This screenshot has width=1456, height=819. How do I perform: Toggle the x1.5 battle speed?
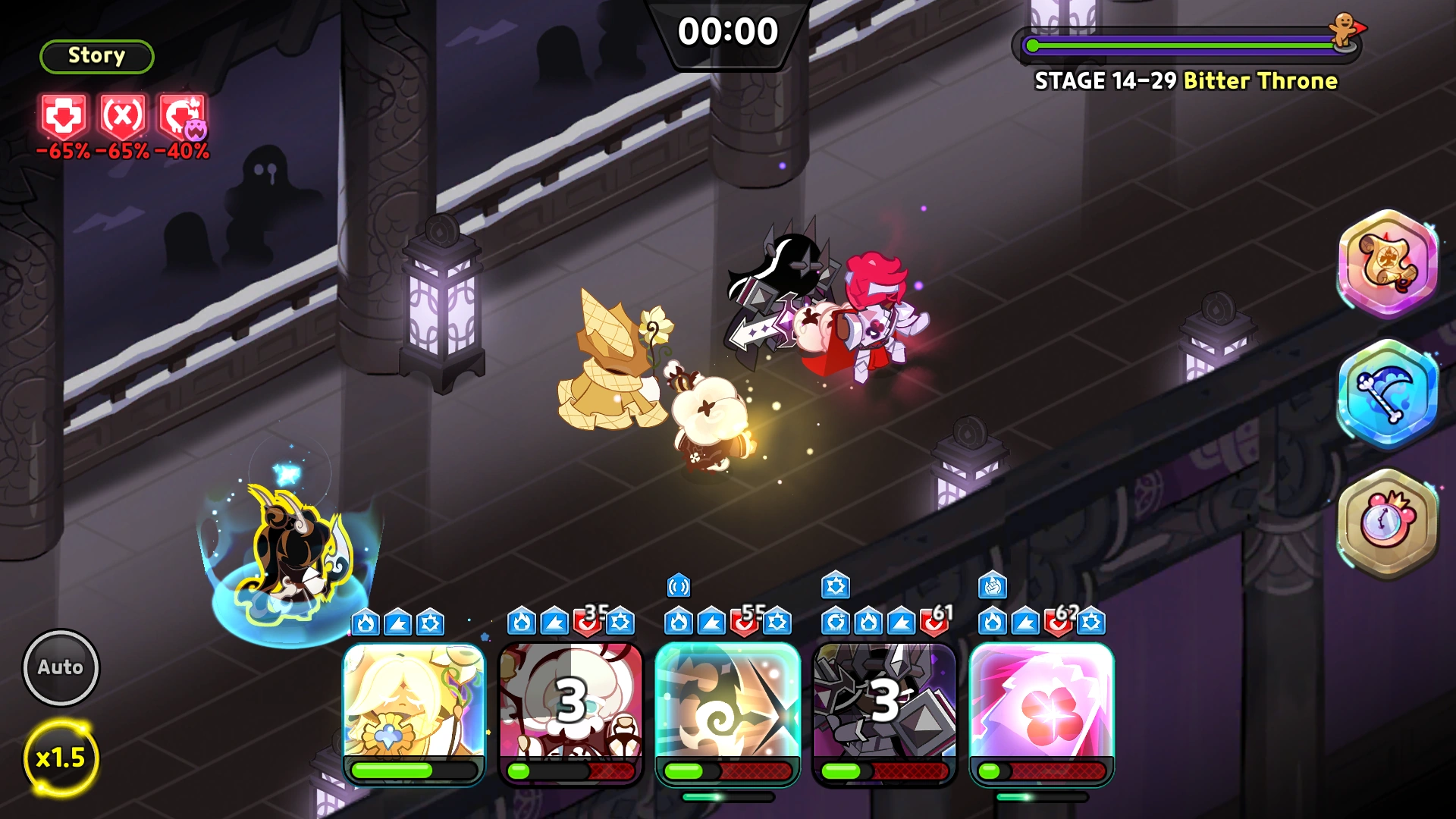click(61, 757)
